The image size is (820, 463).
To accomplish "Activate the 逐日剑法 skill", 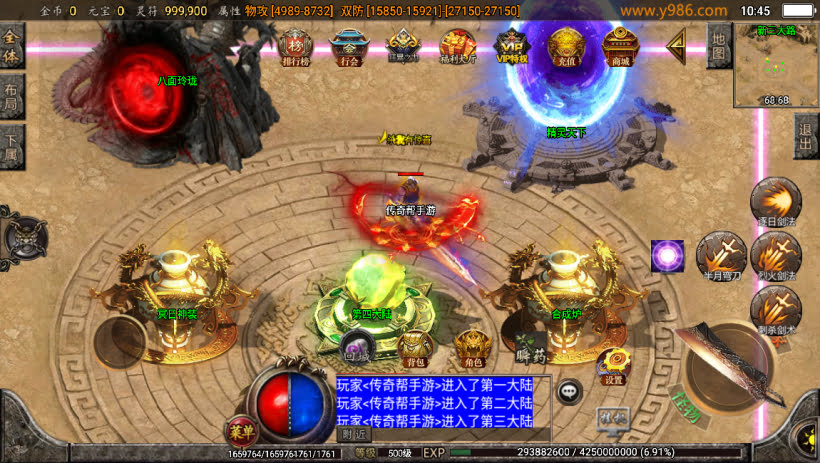I will point(771,200).
